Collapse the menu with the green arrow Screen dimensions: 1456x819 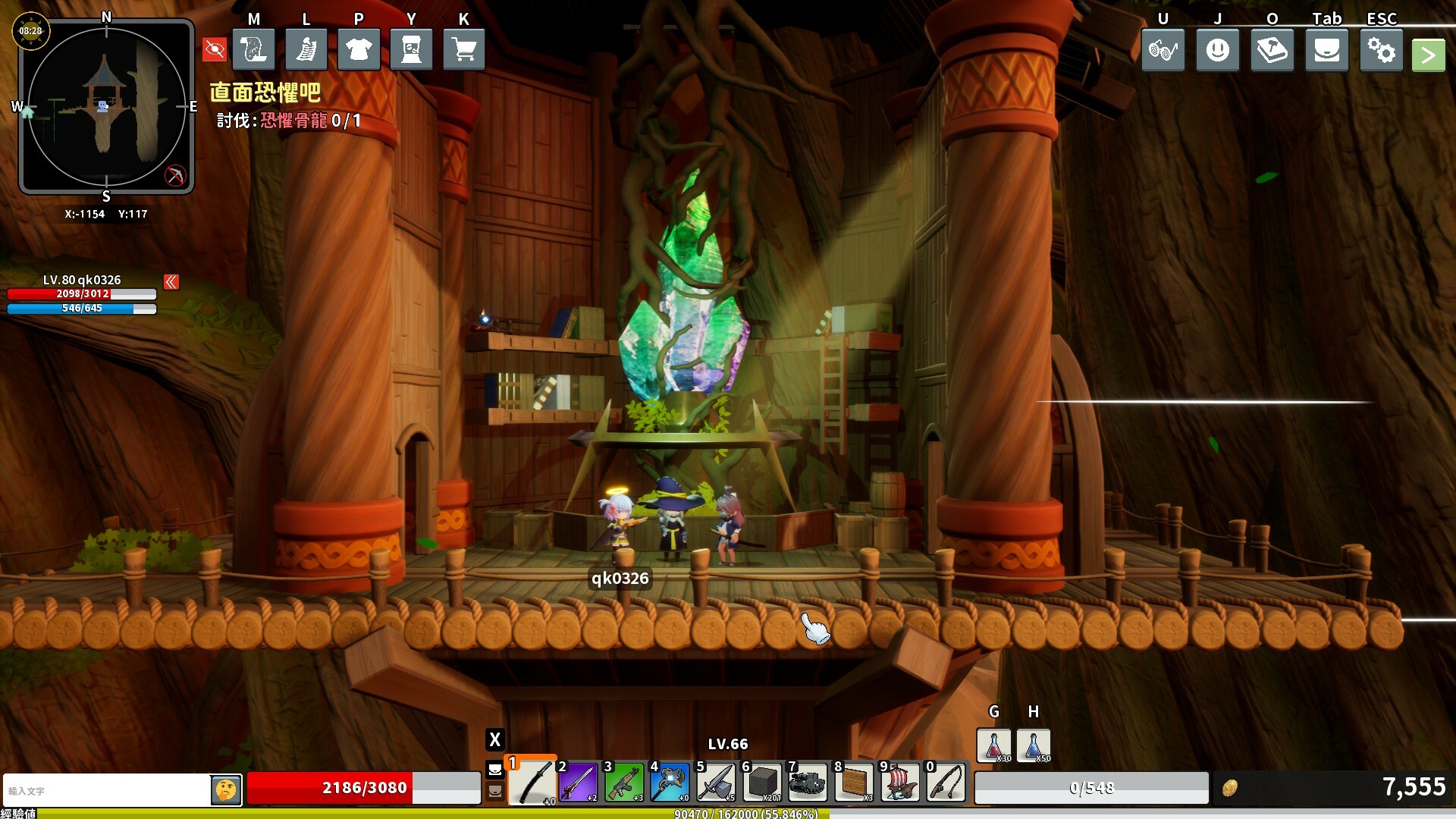coord(1428,55)
